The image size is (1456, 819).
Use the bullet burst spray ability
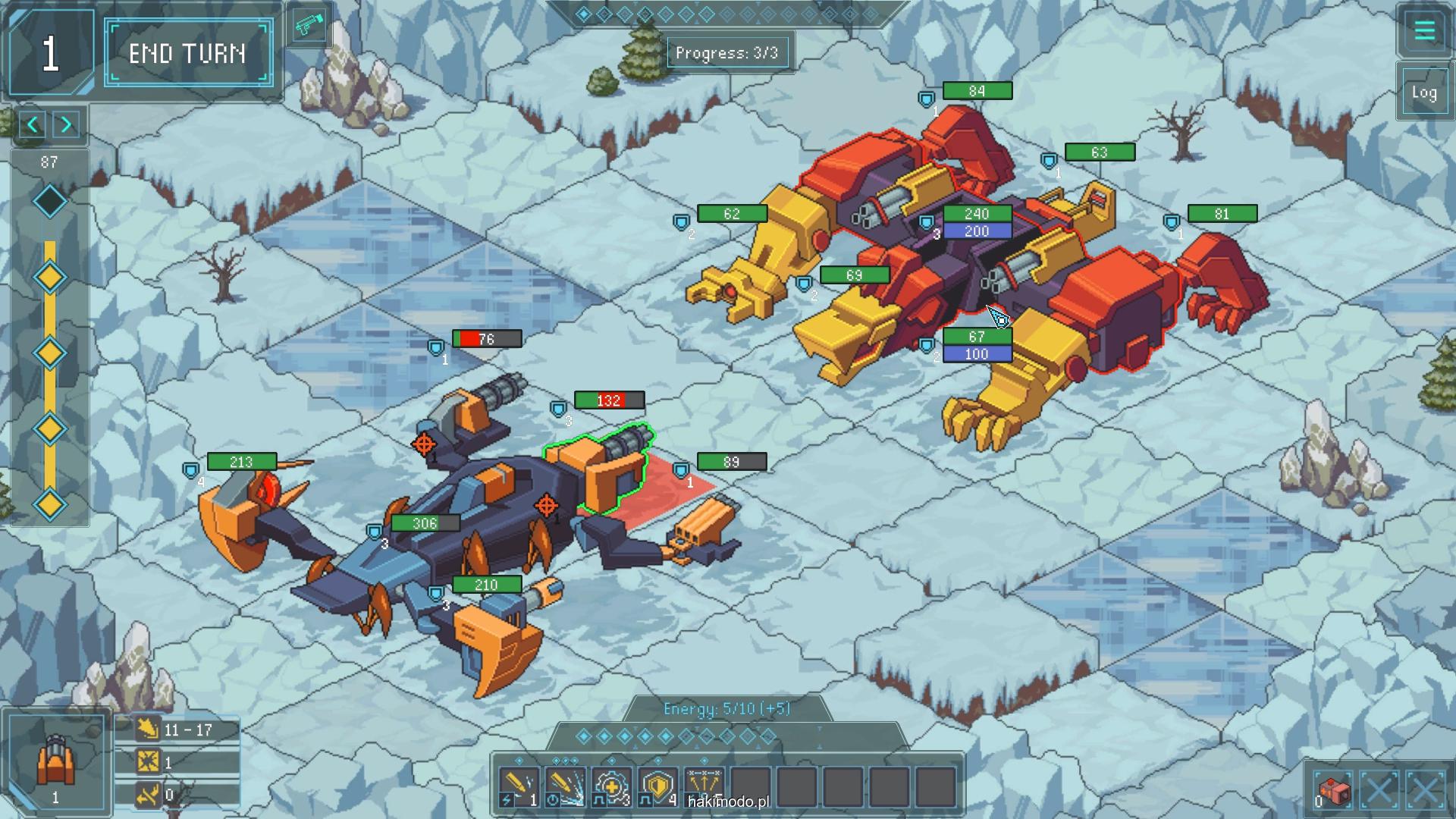565,786
